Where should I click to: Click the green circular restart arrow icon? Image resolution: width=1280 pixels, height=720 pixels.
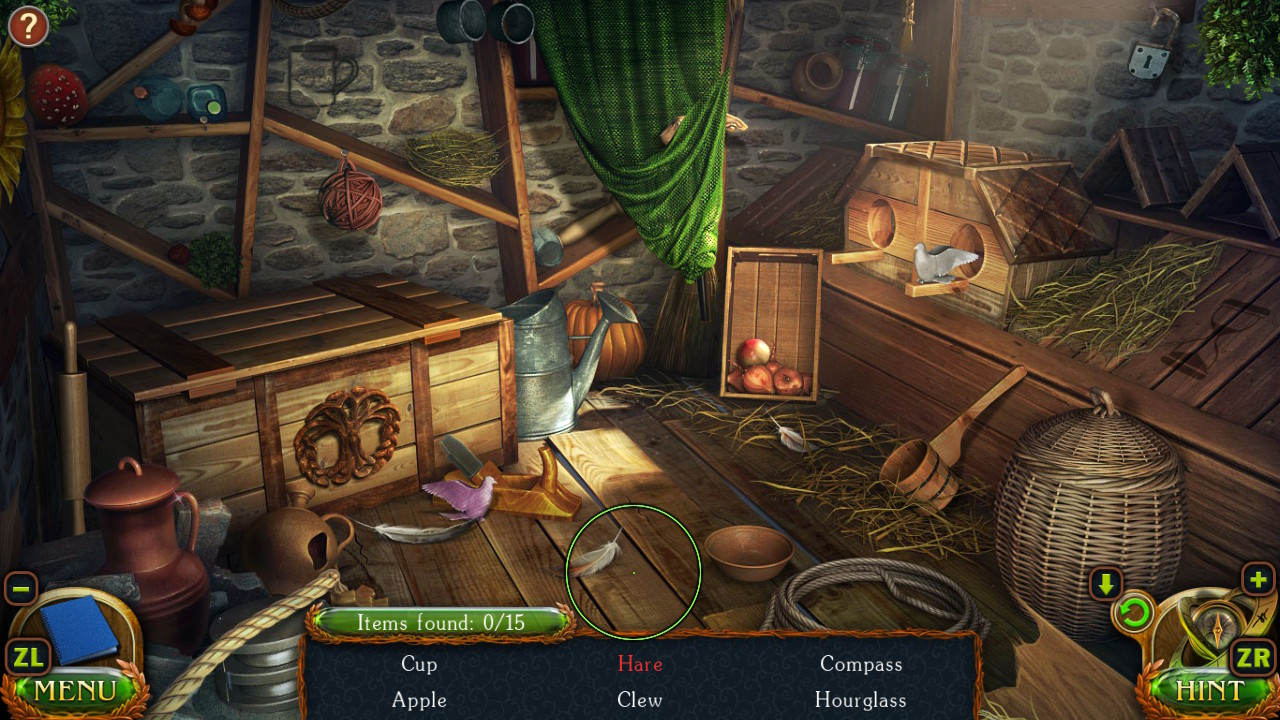coord(1133,614)
